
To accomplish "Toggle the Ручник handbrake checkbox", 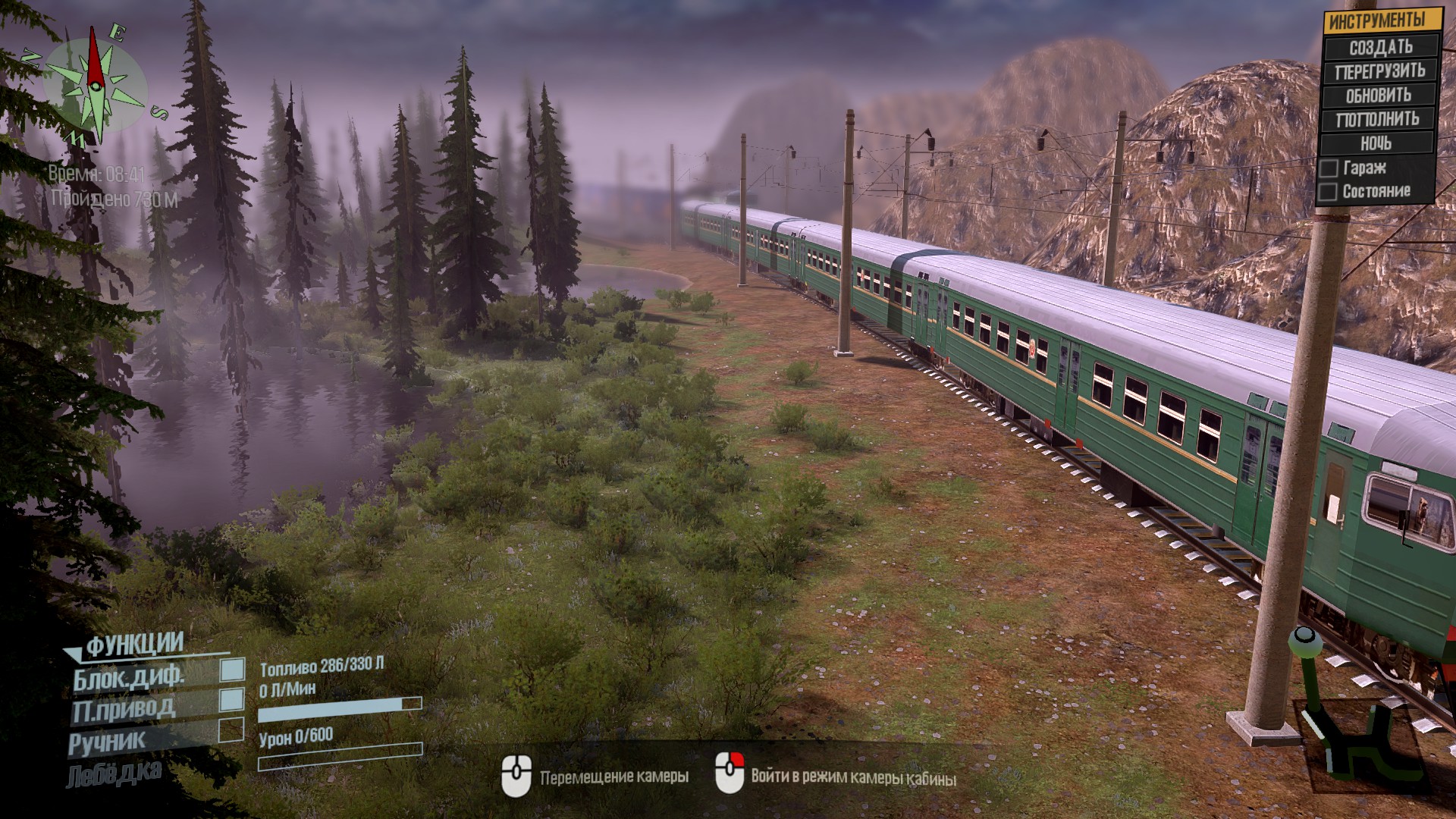I will (x=231, y=730).
